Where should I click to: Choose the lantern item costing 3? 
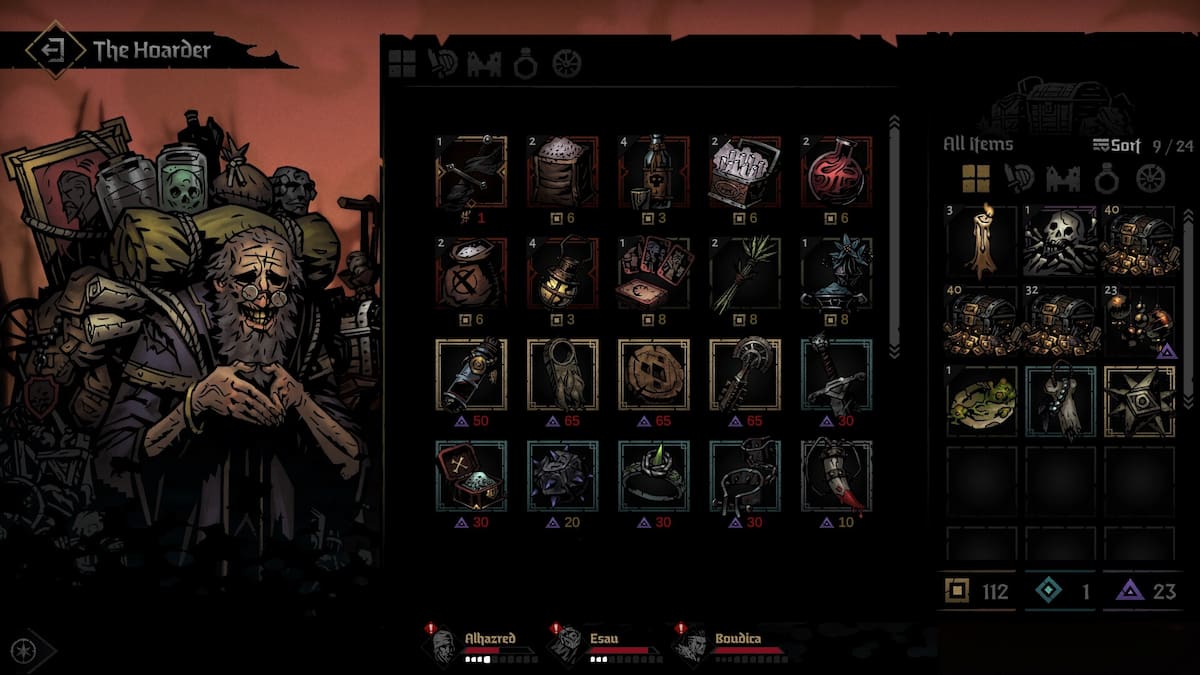(562, 272)
